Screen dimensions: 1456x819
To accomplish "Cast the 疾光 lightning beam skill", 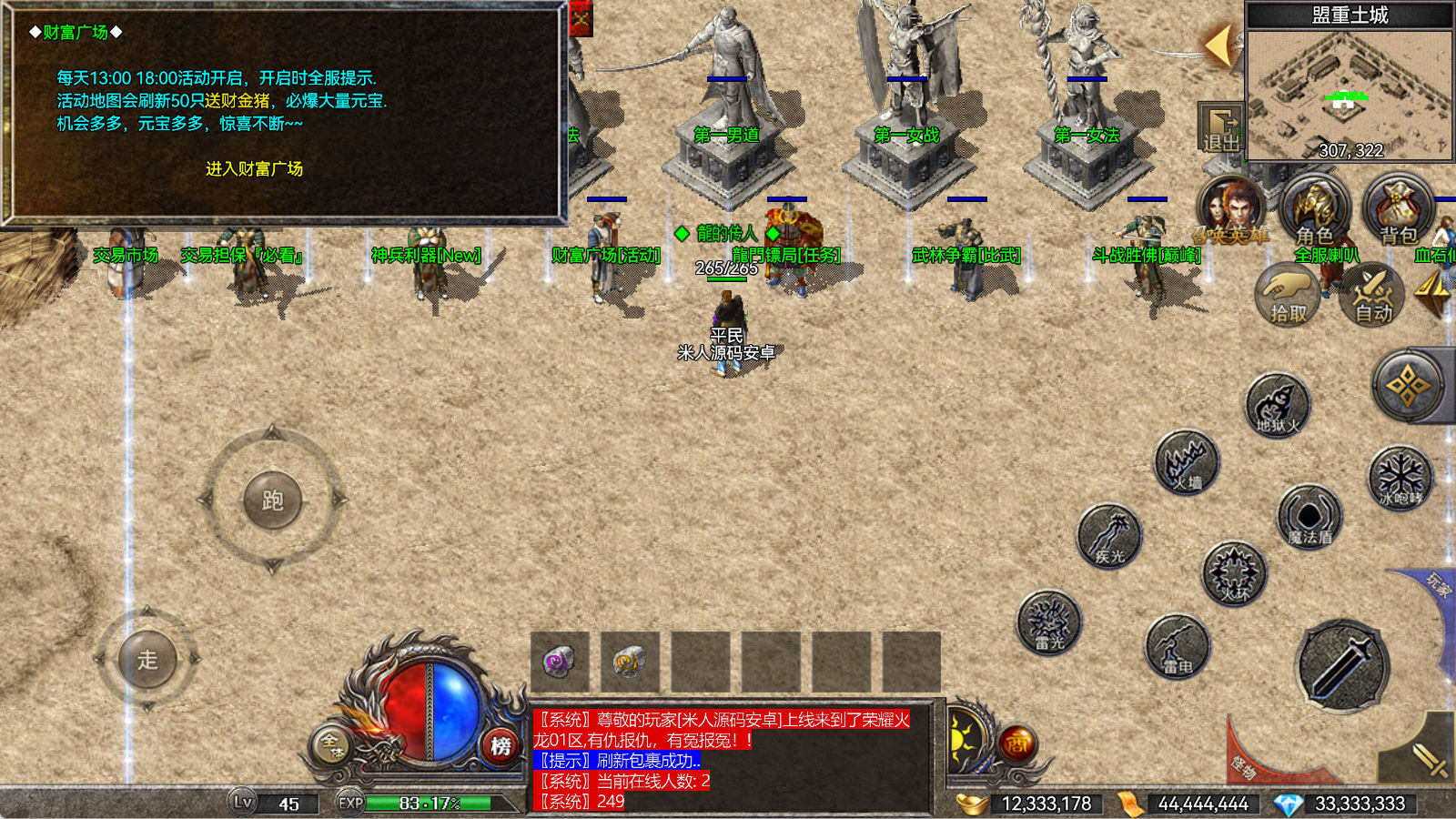I will pos(1109,537).
